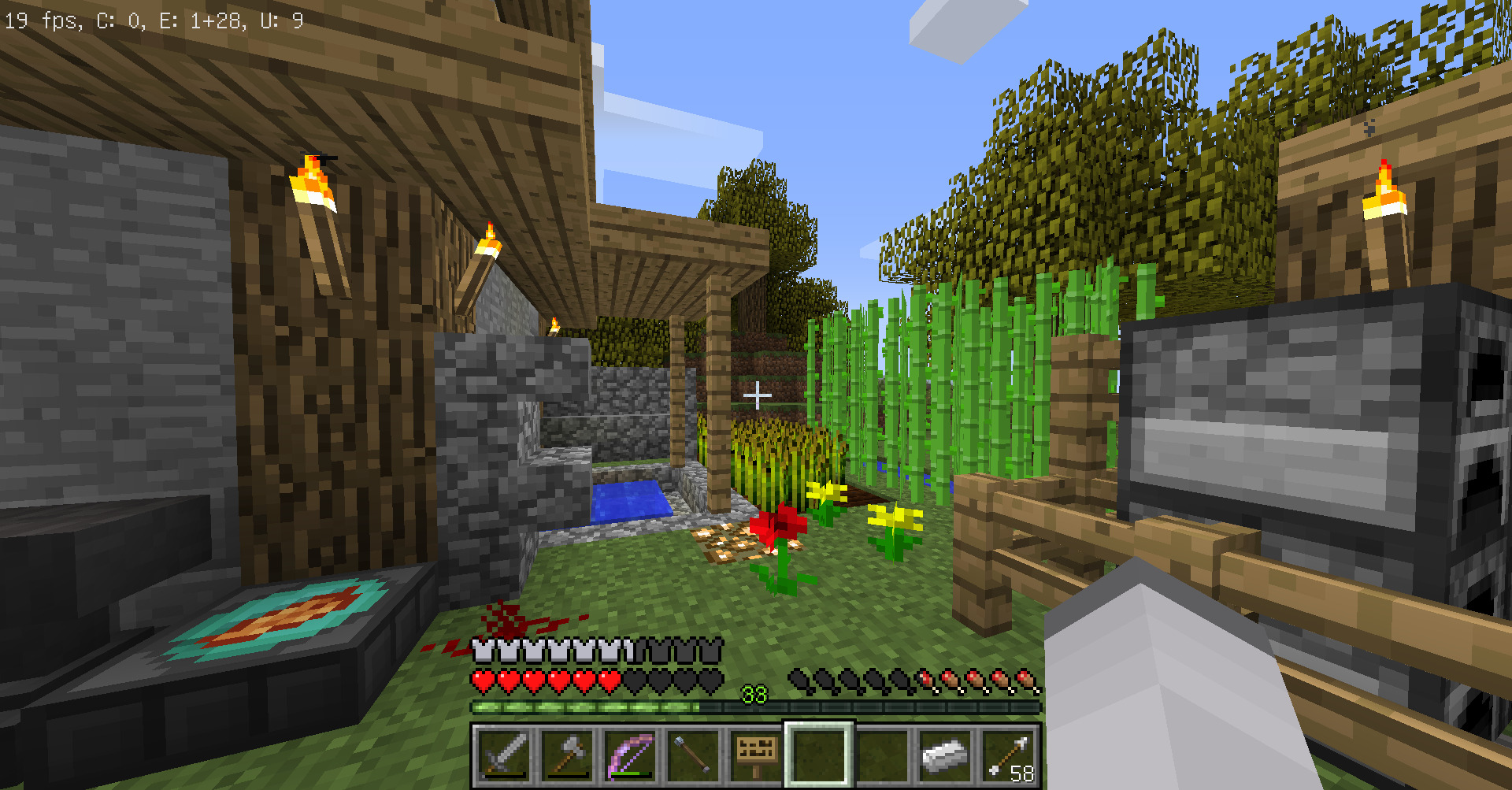Pick the wooden sign hotbar slot

point(756,755)
